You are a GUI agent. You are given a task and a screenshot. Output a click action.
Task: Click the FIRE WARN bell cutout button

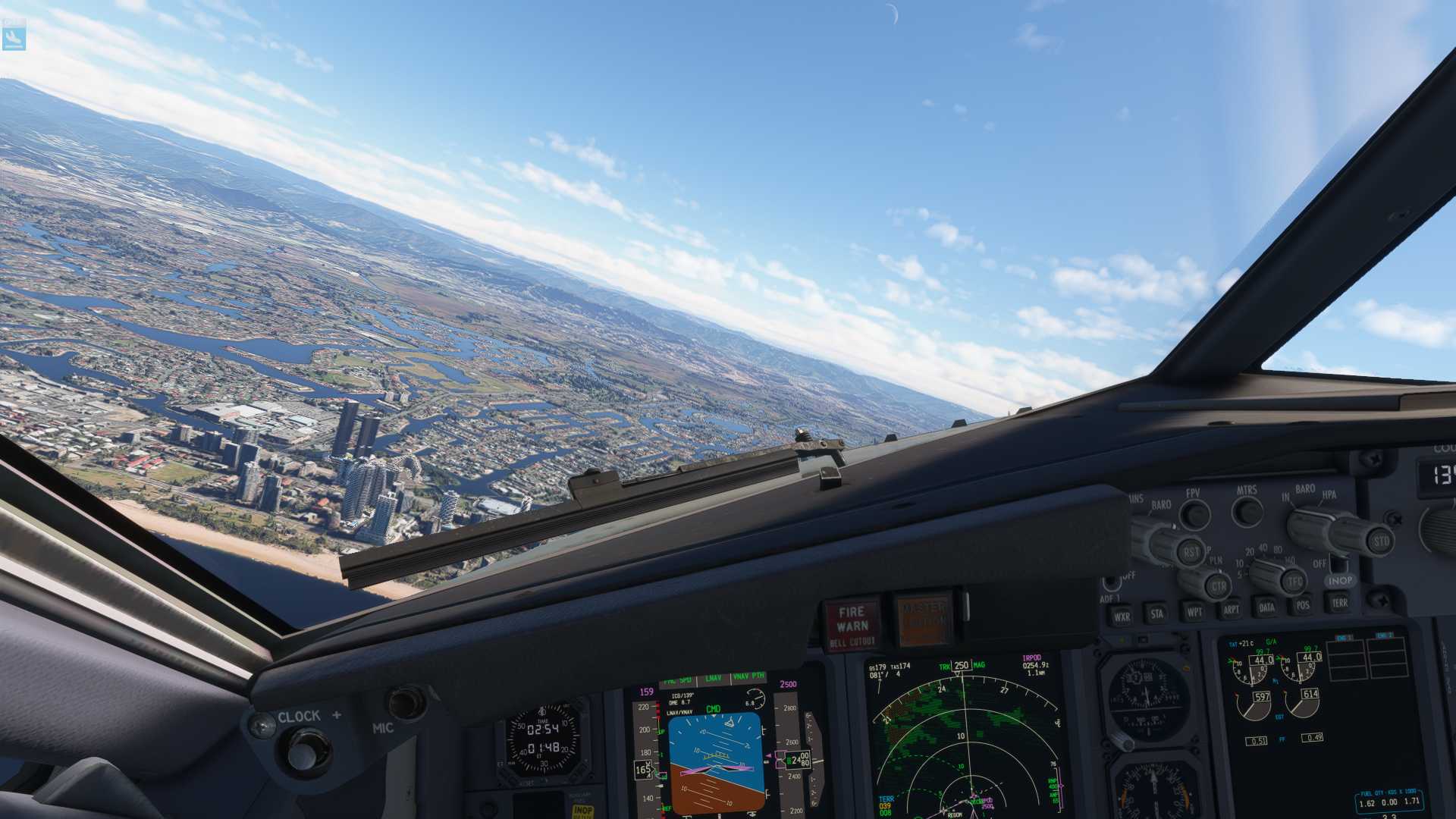(852, 625)
